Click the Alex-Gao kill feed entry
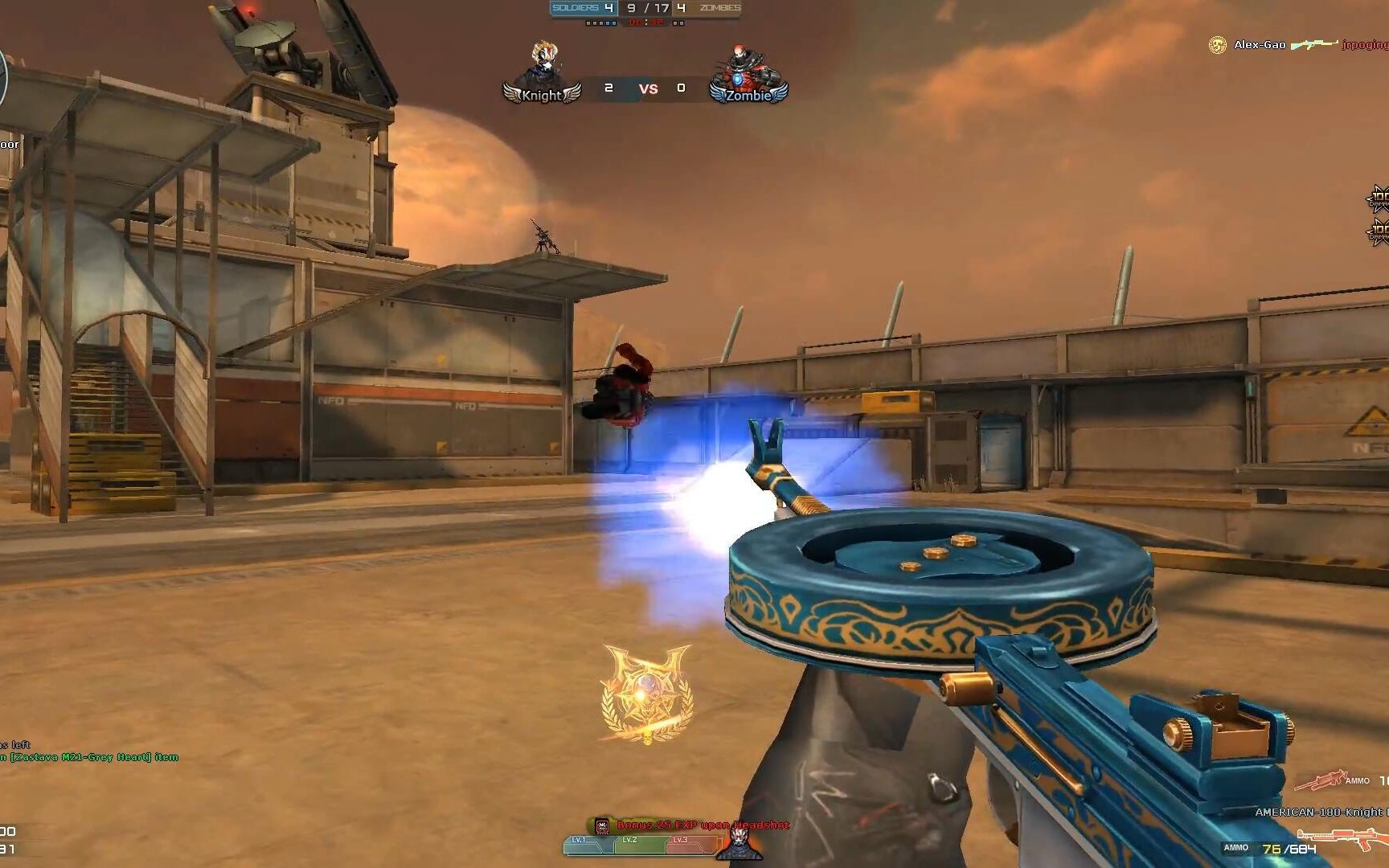1389x868 pixels. [1259, 45]
